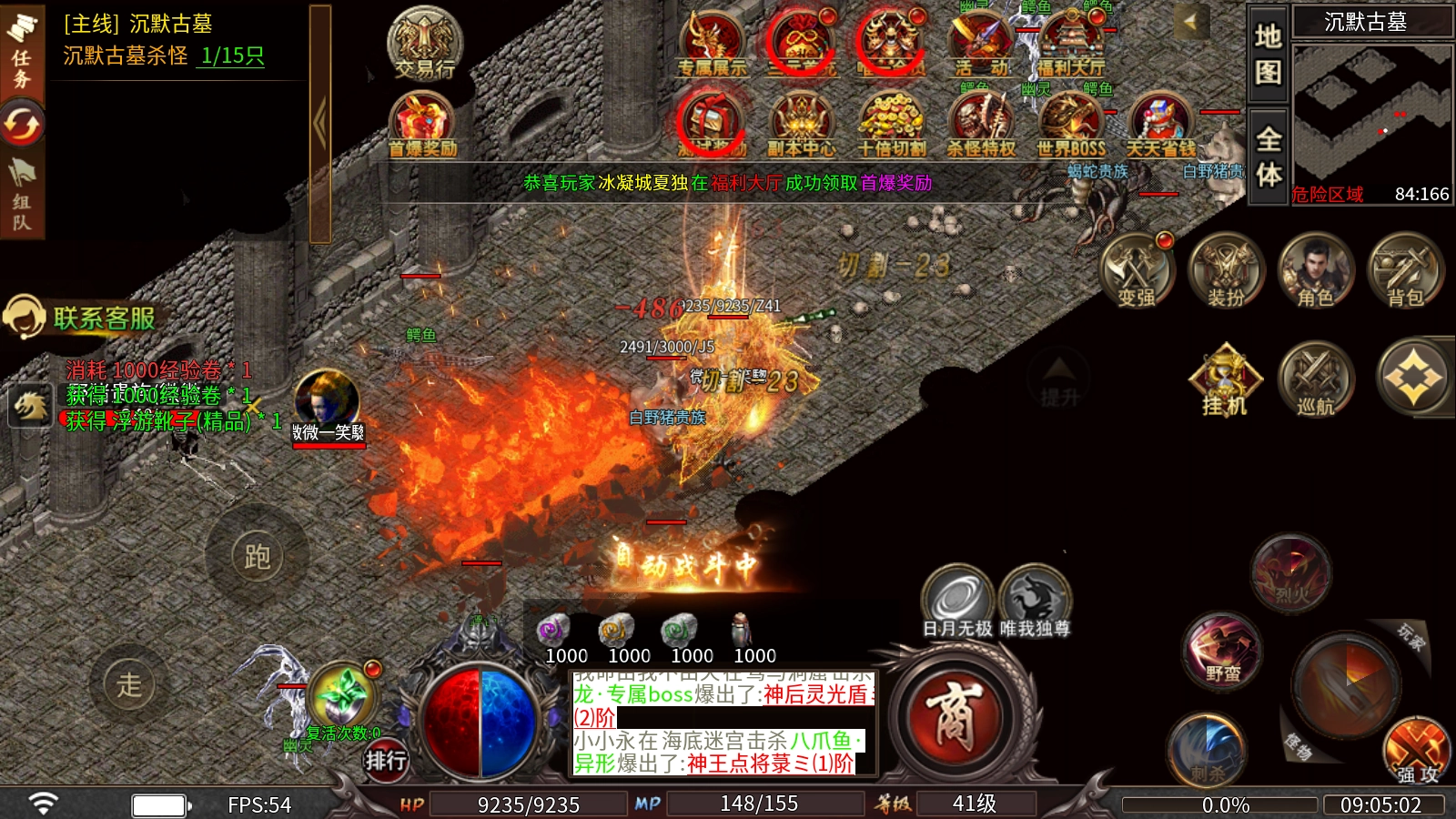Viewport: 1456px width, 819px height.
Task: Open the 装扮 costume menu
Action: pyautogui.click(x=1226, y=270)
